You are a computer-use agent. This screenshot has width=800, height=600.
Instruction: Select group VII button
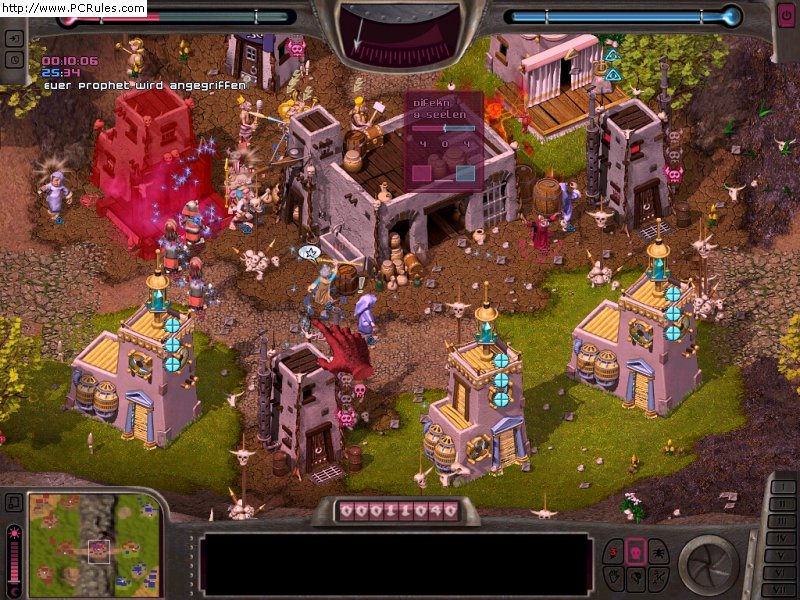pyautogui.click(x=781, y=590)
